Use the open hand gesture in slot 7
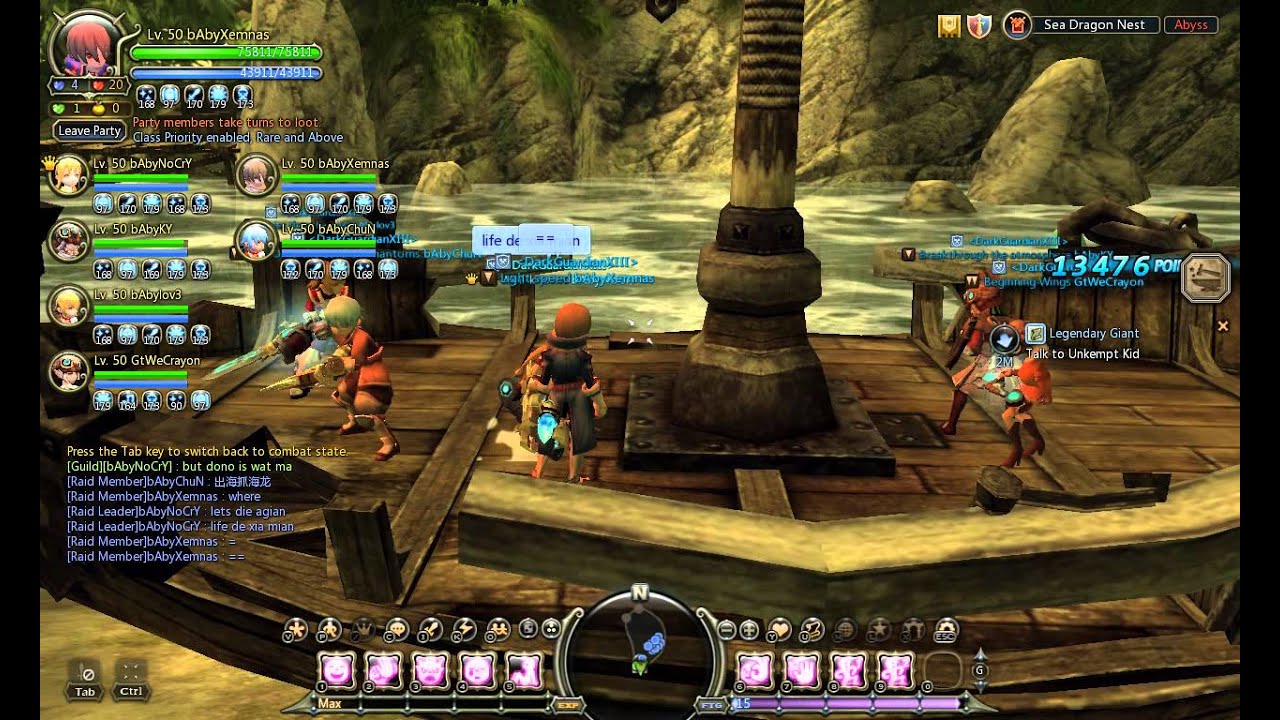Viewport: 1280px width, 720px height. pos(802,670)
